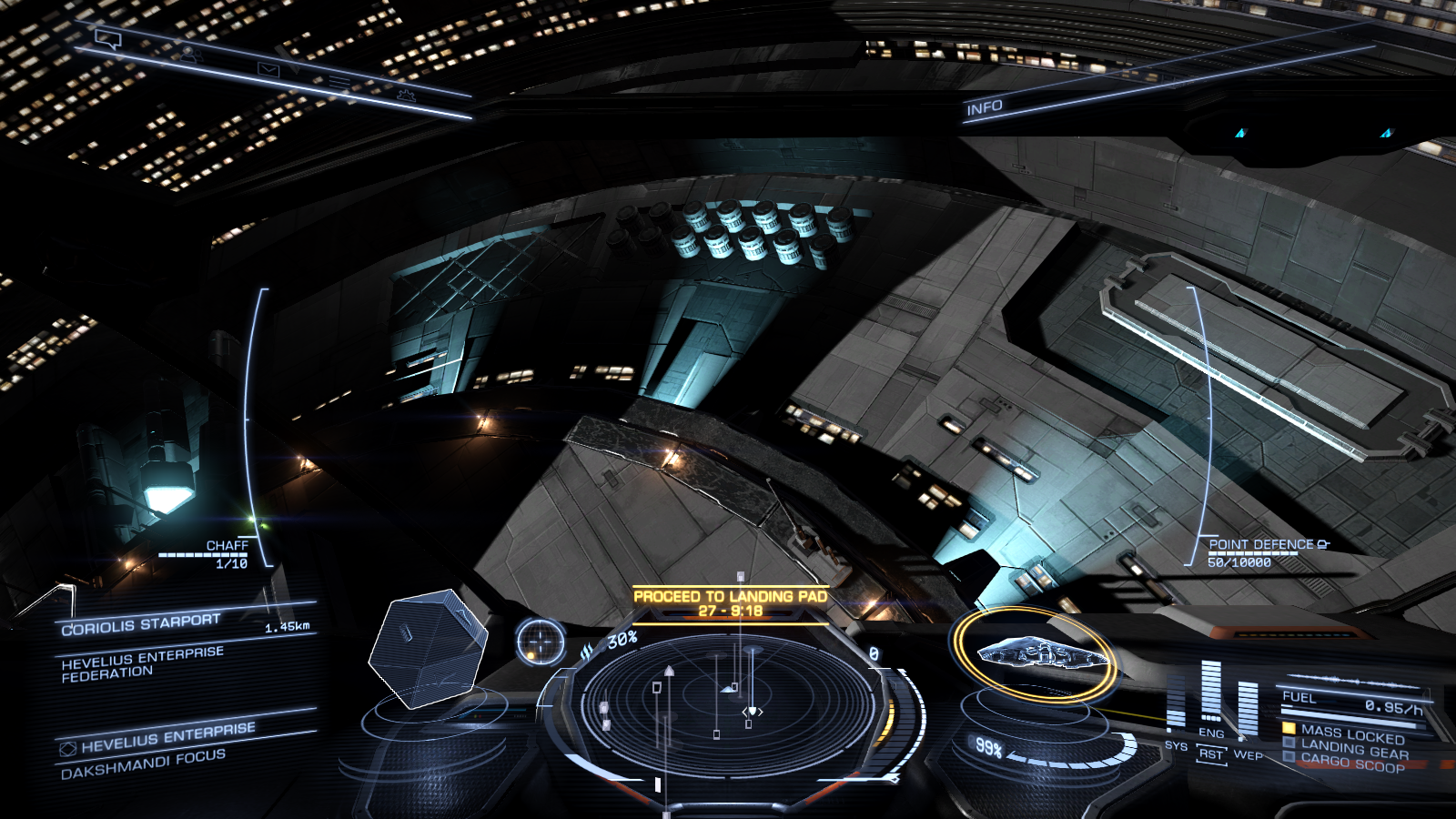The image size is (1456, 819).
Task: Click the crosshair target icon beside the radar
Action: [541, 642]
